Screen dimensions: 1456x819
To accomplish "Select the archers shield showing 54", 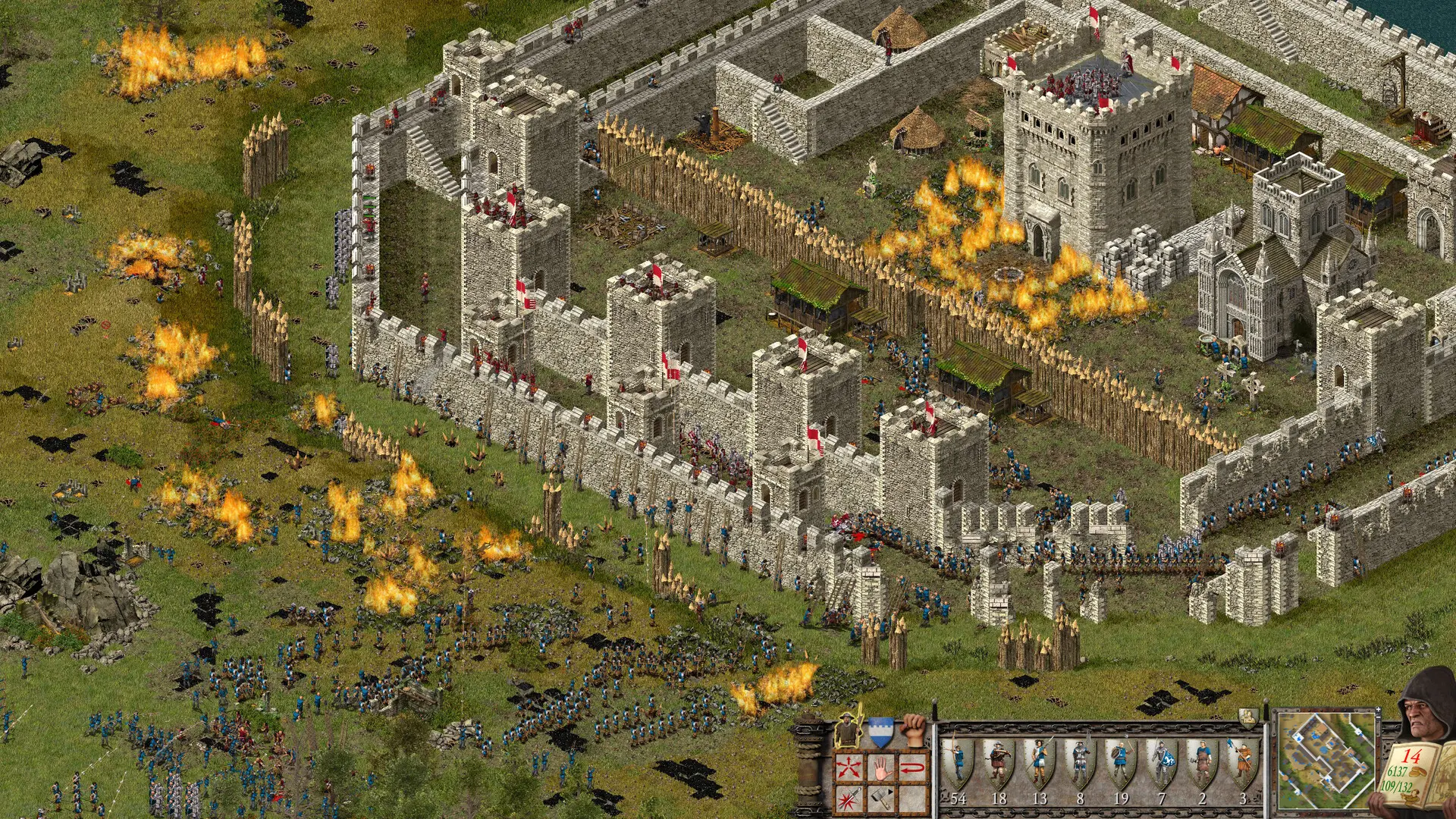I will 959,760.
